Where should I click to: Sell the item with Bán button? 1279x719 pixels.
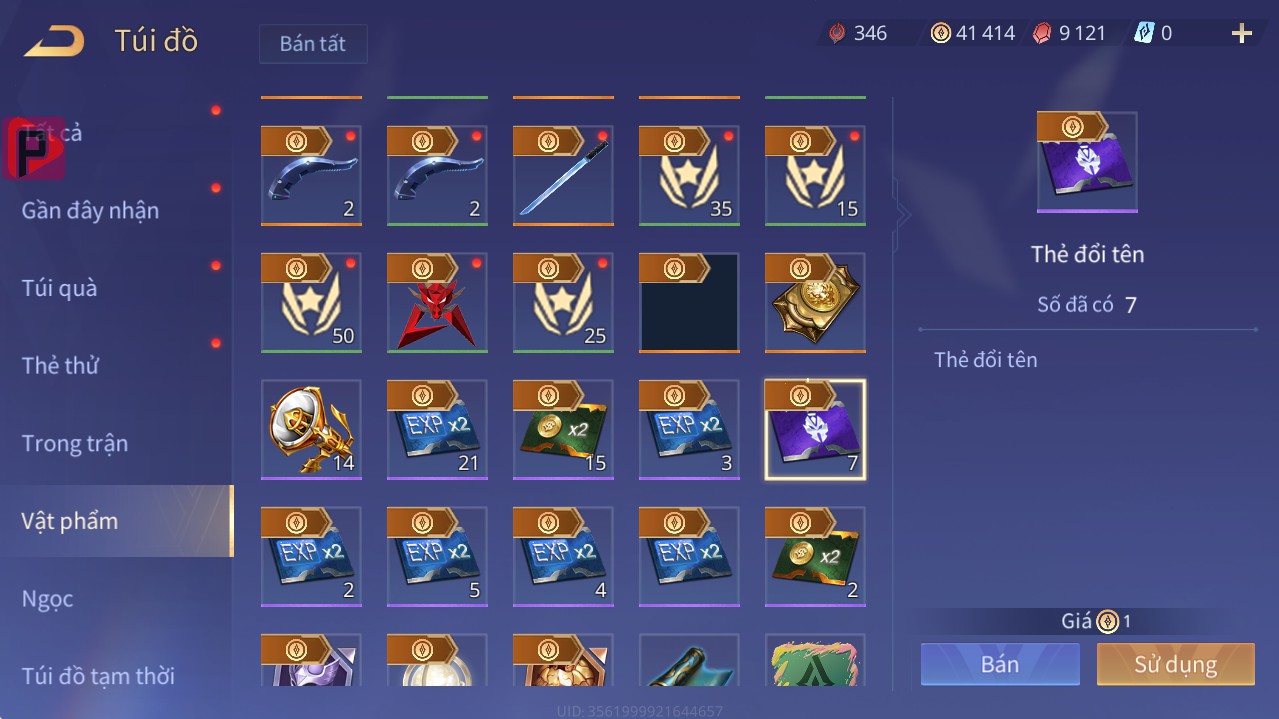pos(1000,664)
